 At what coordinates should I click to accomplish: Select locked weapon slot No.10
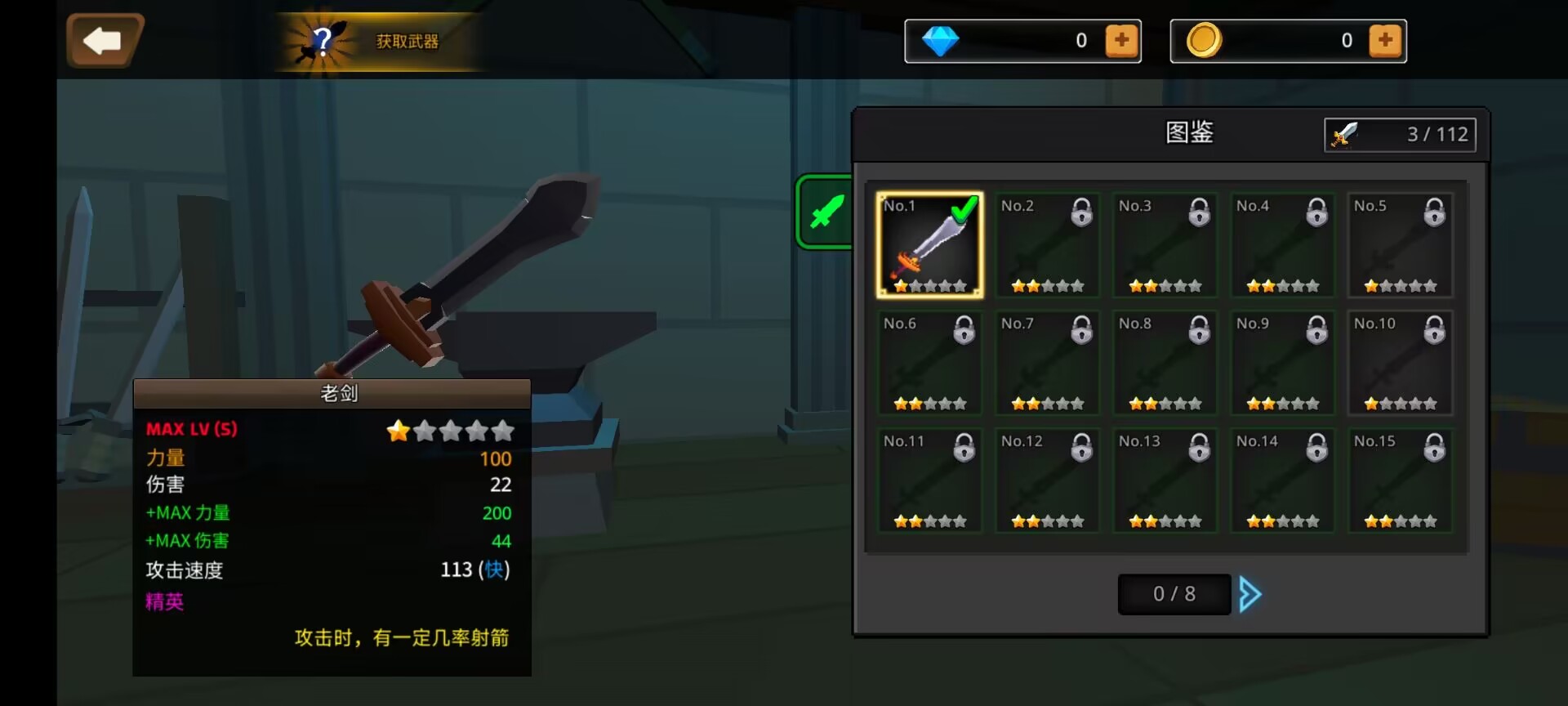[x=1400, y=363]
